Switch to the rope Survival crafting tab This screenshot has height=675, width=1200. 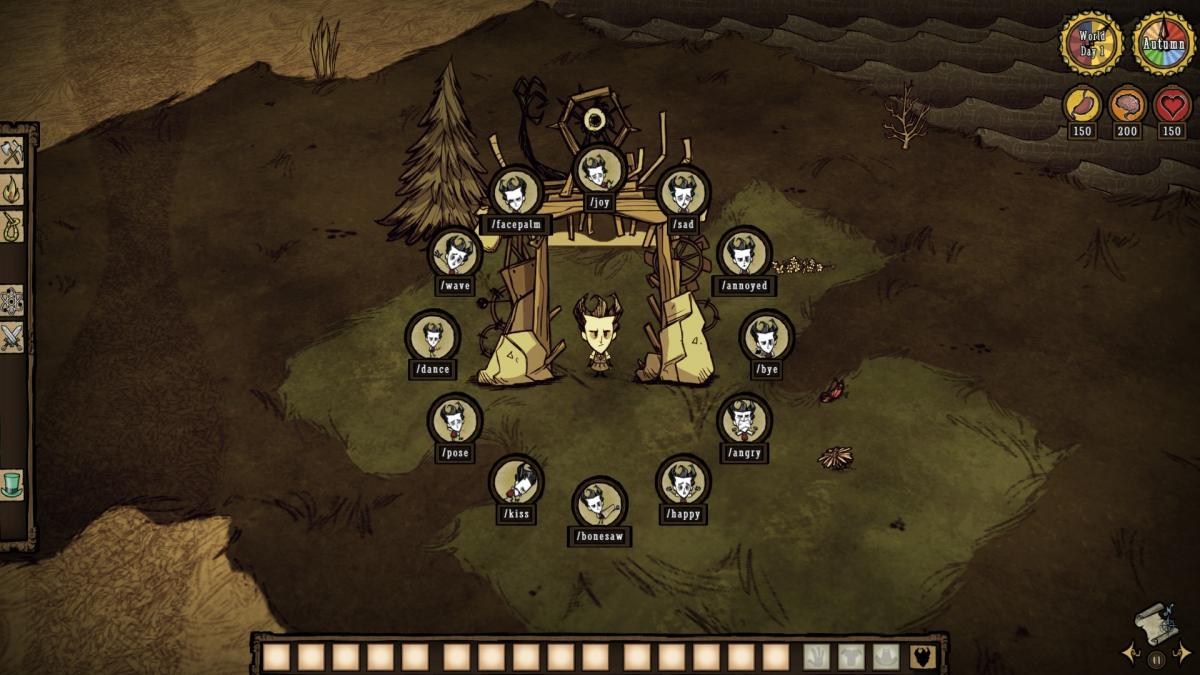click(x=12, y=226)
